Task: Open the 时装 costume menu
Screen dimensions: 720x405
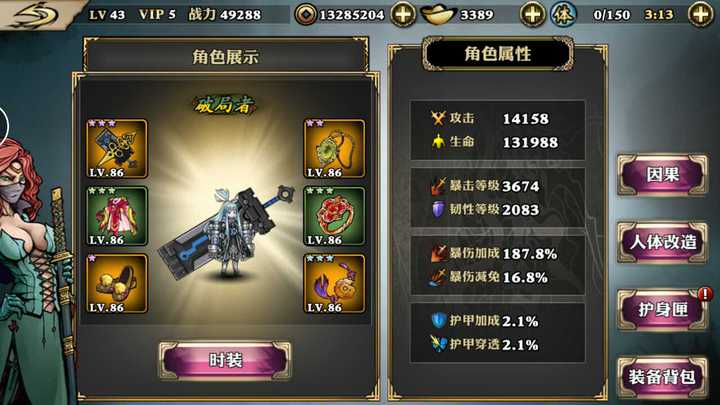Action: [x=225, y=360]
